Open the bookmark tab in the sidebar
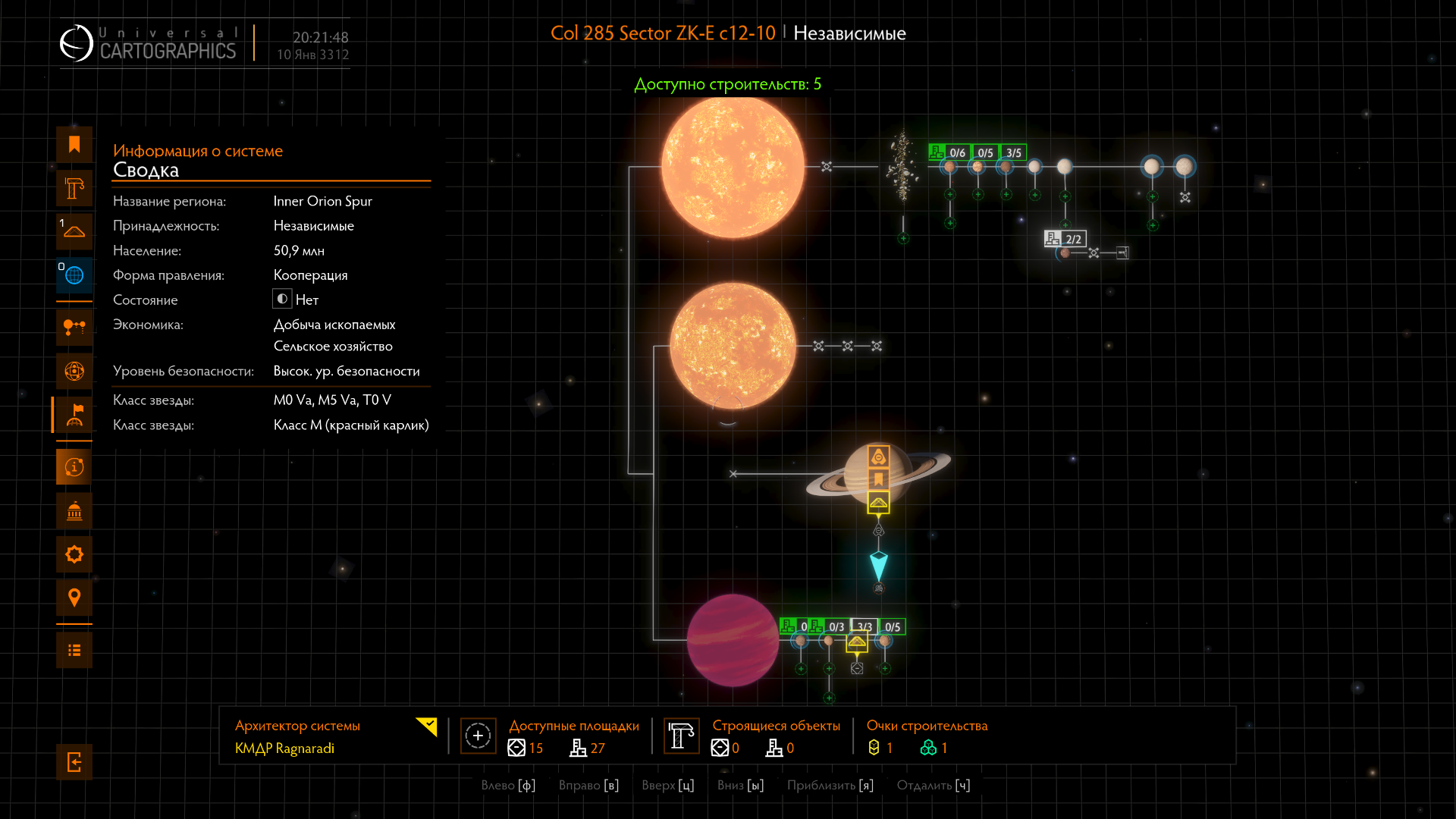Viewport: 1456px width, 819px height. click(74, 145)
